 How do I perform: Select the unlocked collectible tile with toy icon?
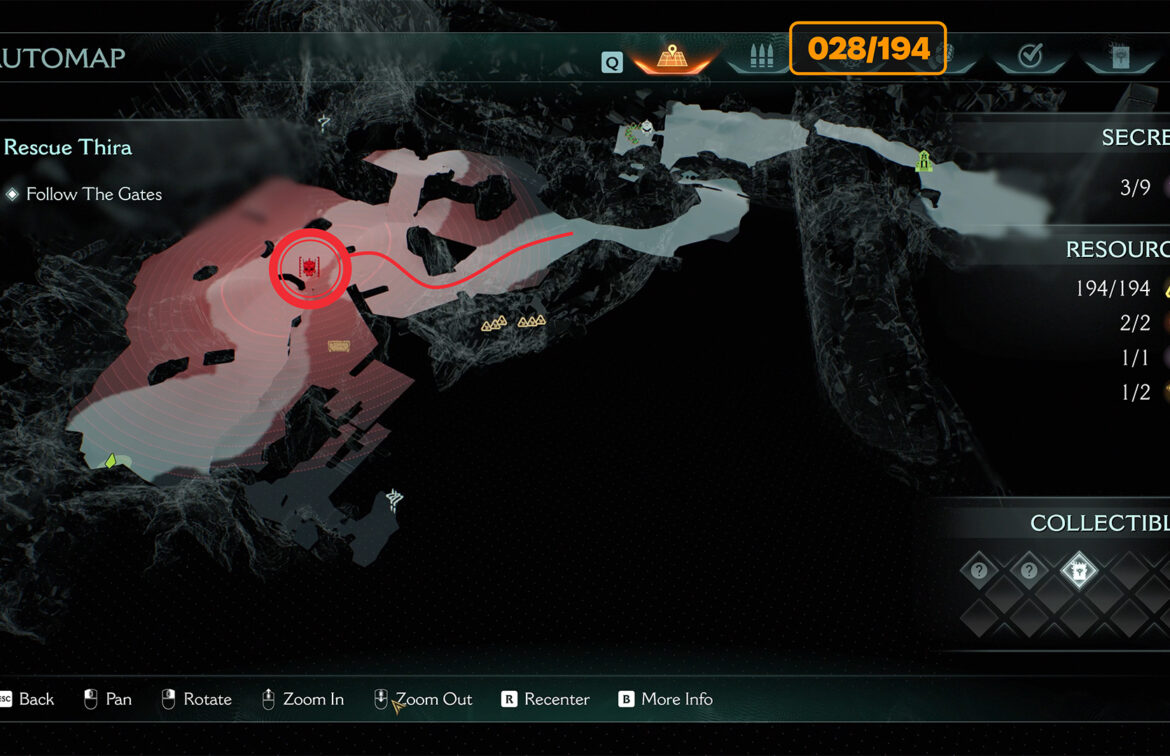pyautogui.click(x=1079, y=571)
